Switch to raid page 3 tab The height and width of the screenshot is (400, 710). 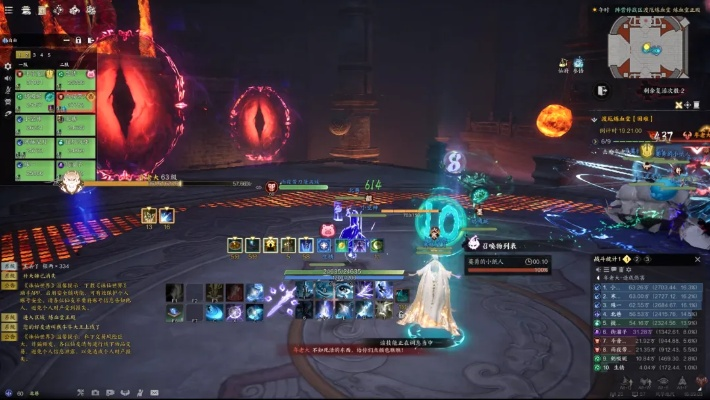34,55
